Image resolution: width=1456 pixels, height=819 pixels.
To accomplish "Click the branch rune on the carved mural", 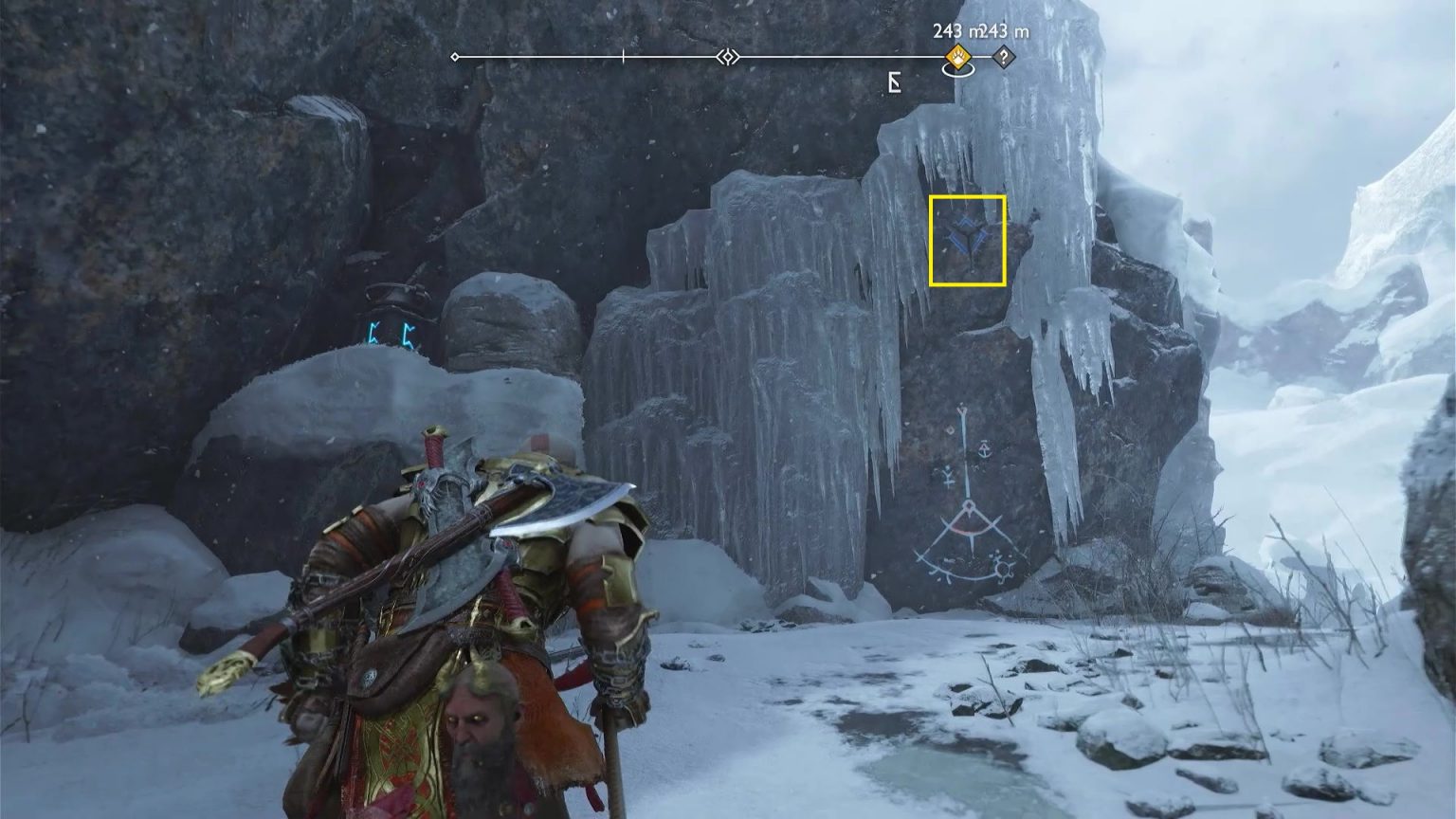I will click(948, 477).
